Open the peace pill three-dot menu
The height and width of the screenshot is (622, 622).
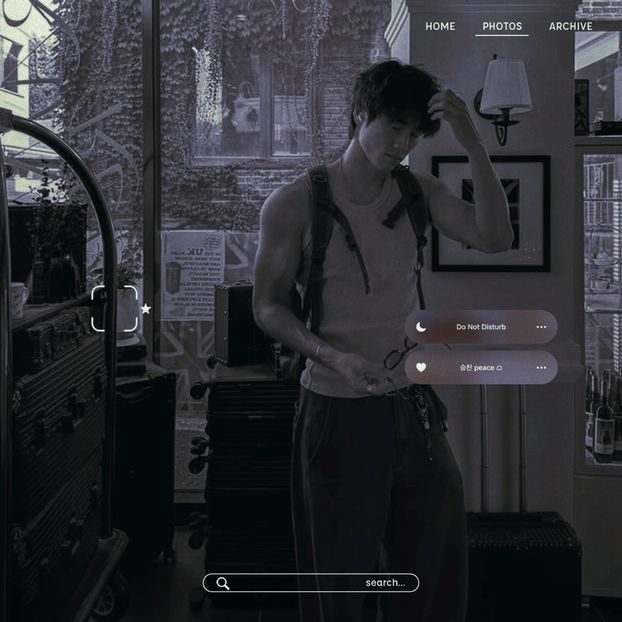(x=541, y=367)
